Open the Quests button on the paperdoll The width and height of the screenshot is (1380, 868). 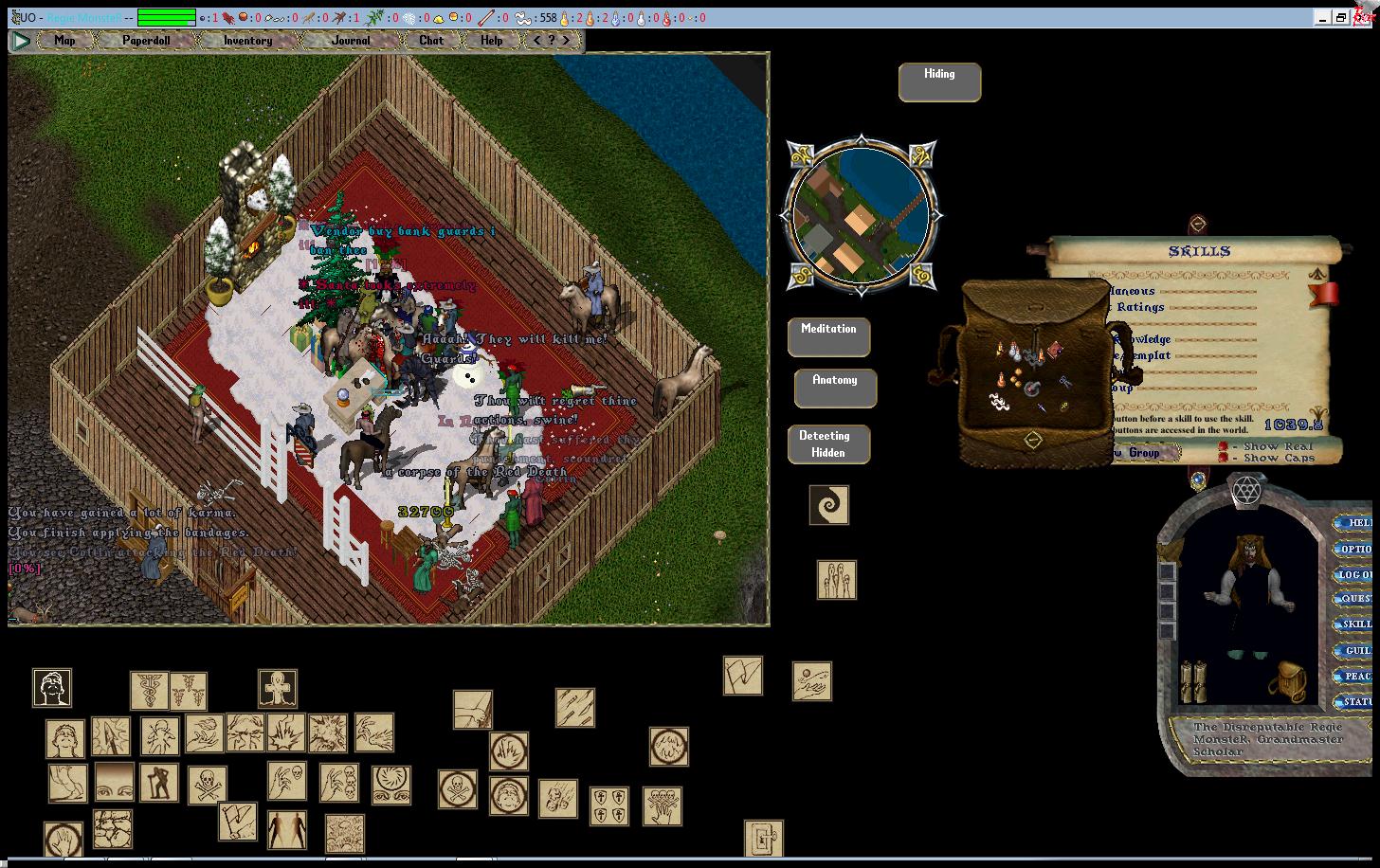click(1353, 599)
